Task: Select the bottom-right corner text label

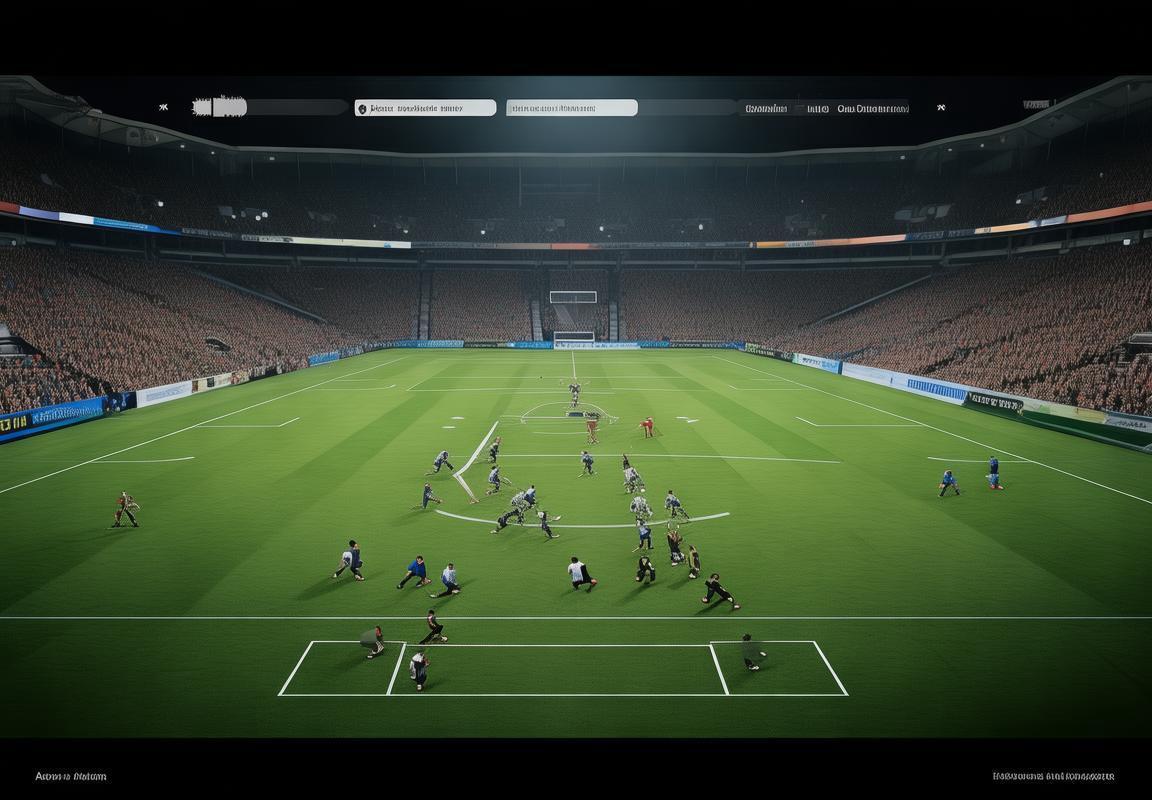Action: click(1053, 776)
